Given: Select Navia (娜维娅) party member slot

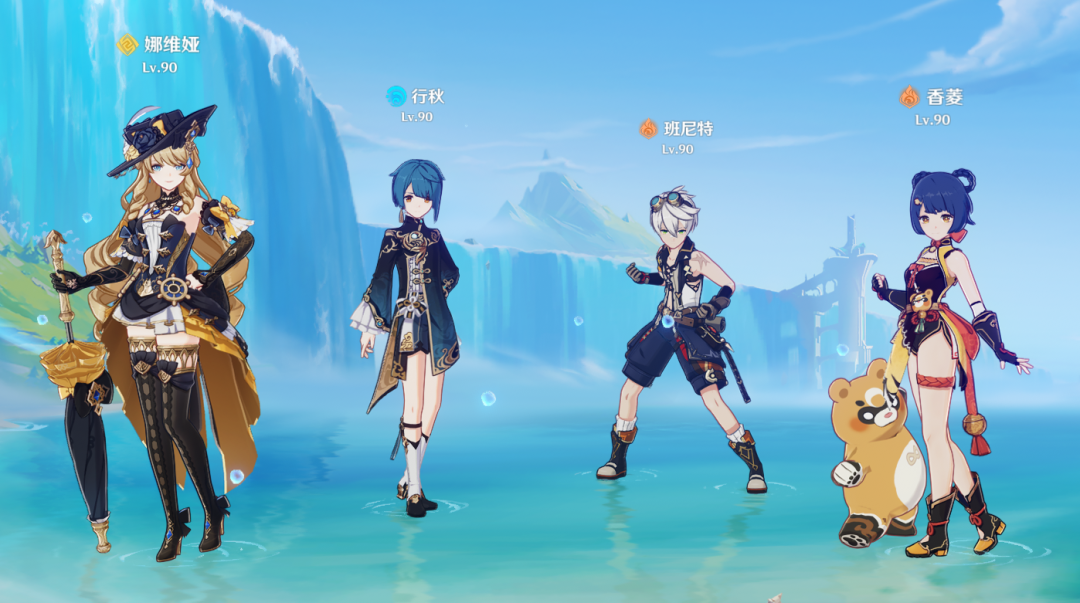Looking at the screenshot, I should coord(160,320).
